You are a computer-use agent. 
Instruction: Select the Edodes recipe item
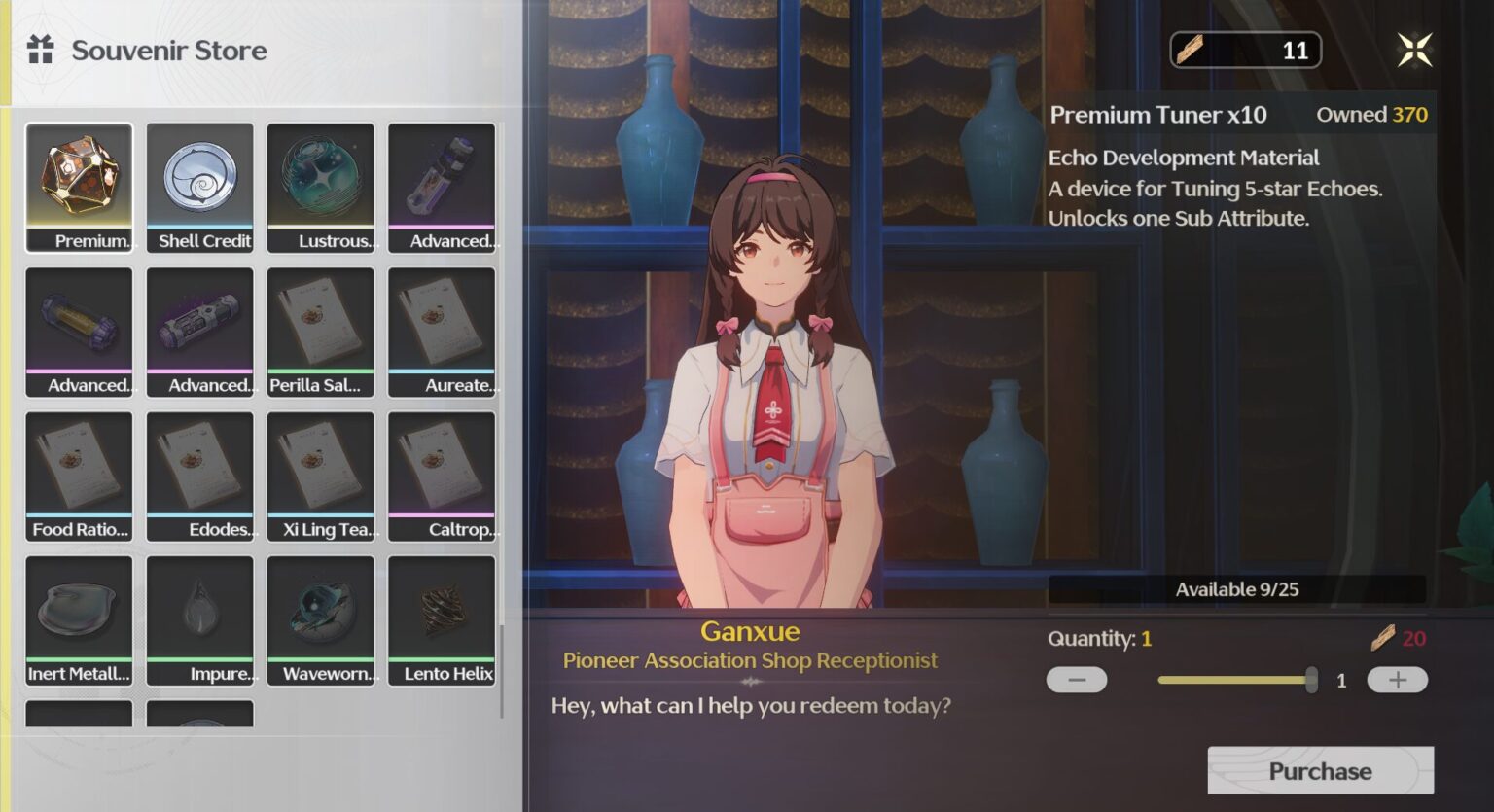[200, 476]
